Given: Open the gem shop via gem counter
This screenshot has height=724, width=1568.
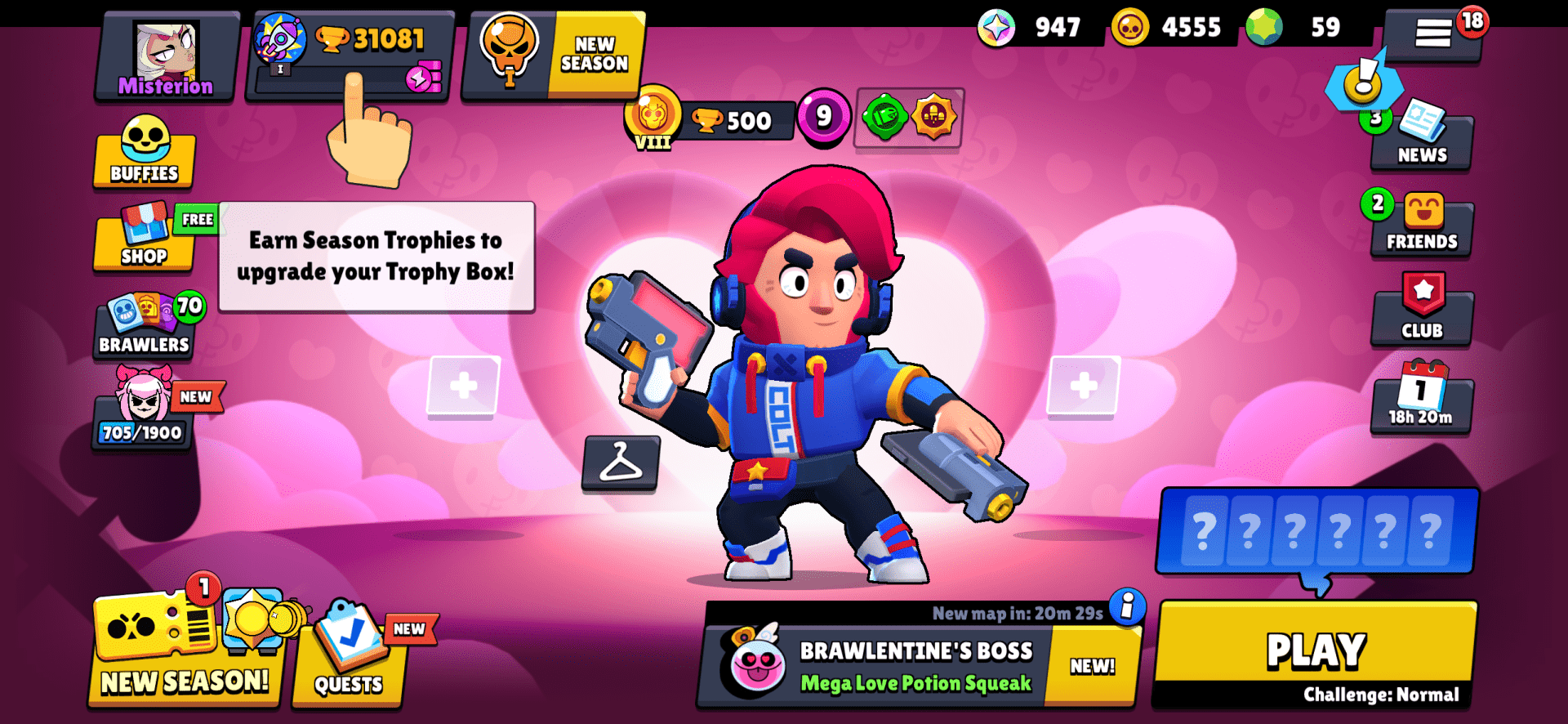Looking at the screenshot, I should (x=1290, y=27).
